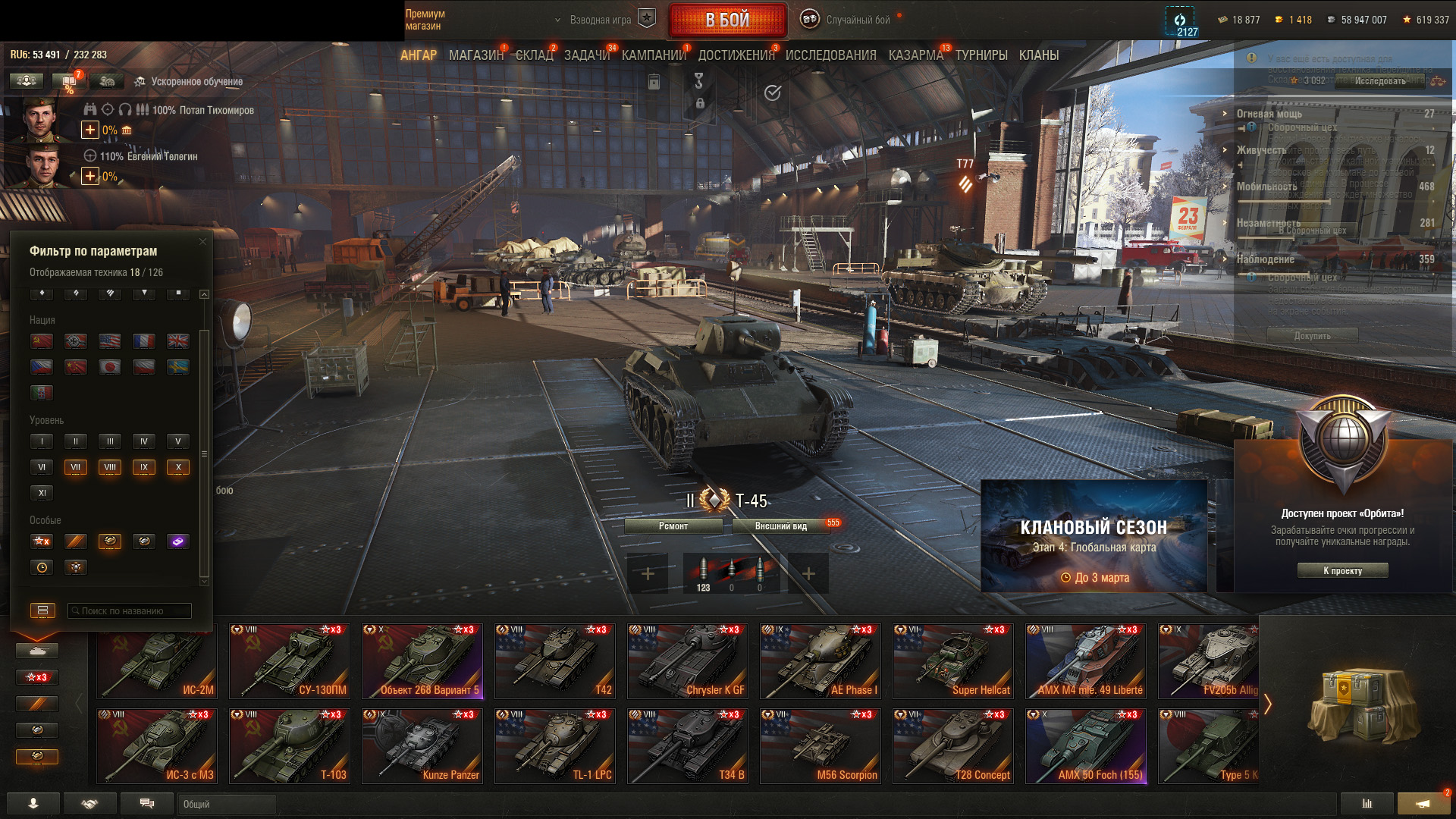Open the Случайный бой mode dropdown
The image size is (1456, 819).
pyautogui.click(x=857, y=20)
